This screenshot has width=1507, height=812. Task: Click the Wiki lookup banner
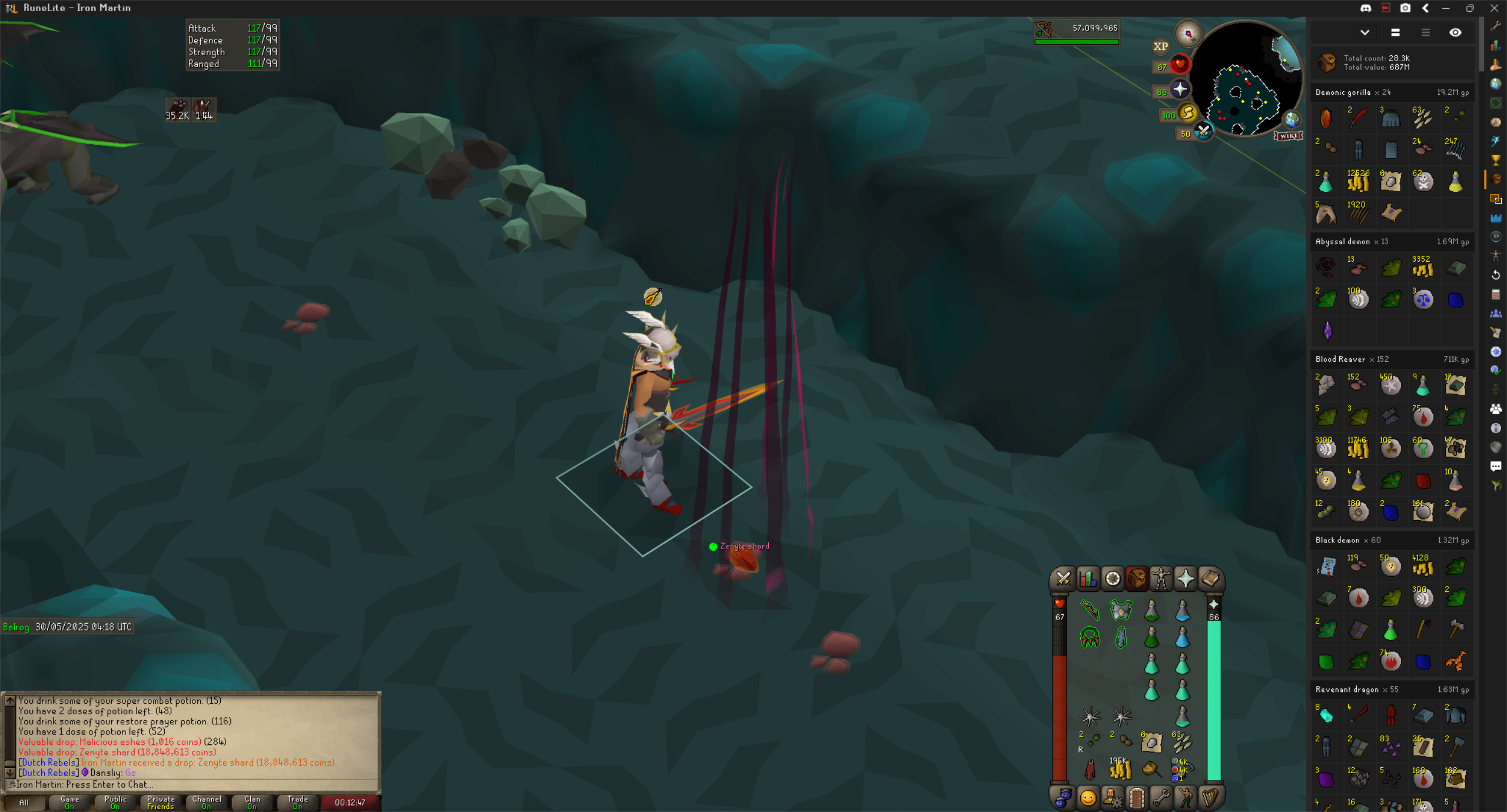pyautogui.click(x=1288, y=136)
